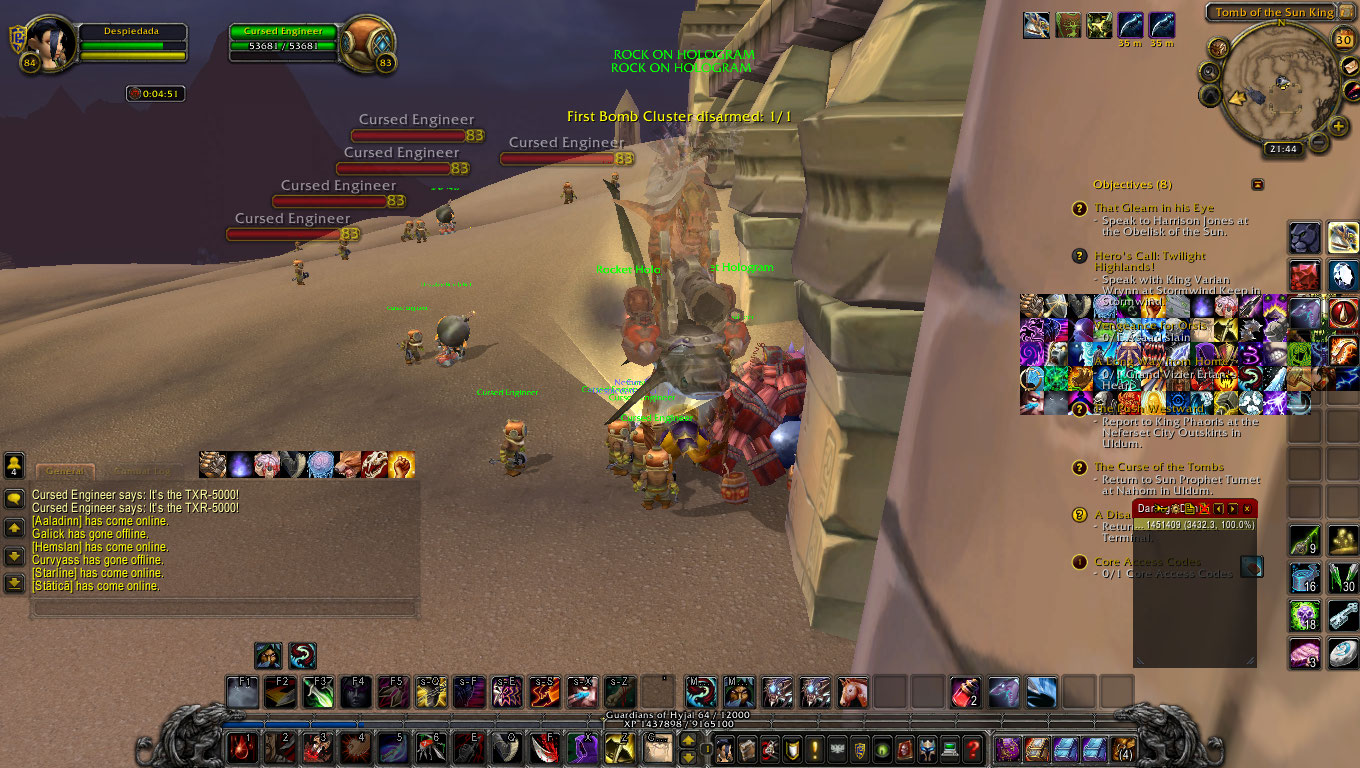1360x768 pixels.
Task: Click the chat input box
Action: (x=223, y=607)
